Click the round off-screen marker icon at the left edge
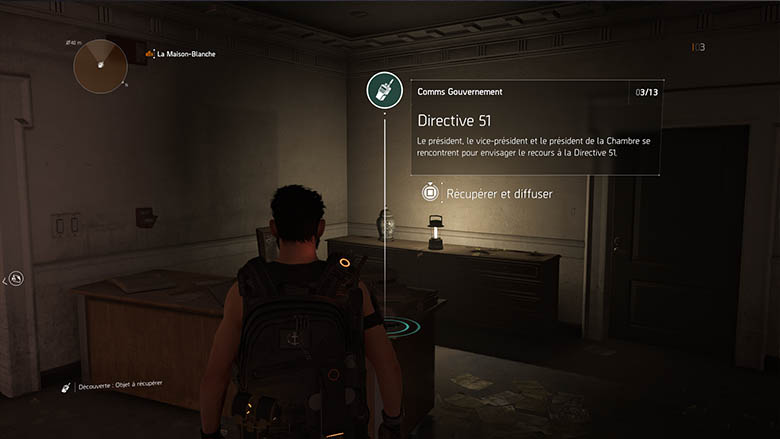780x439 pixels. (17, 279)
